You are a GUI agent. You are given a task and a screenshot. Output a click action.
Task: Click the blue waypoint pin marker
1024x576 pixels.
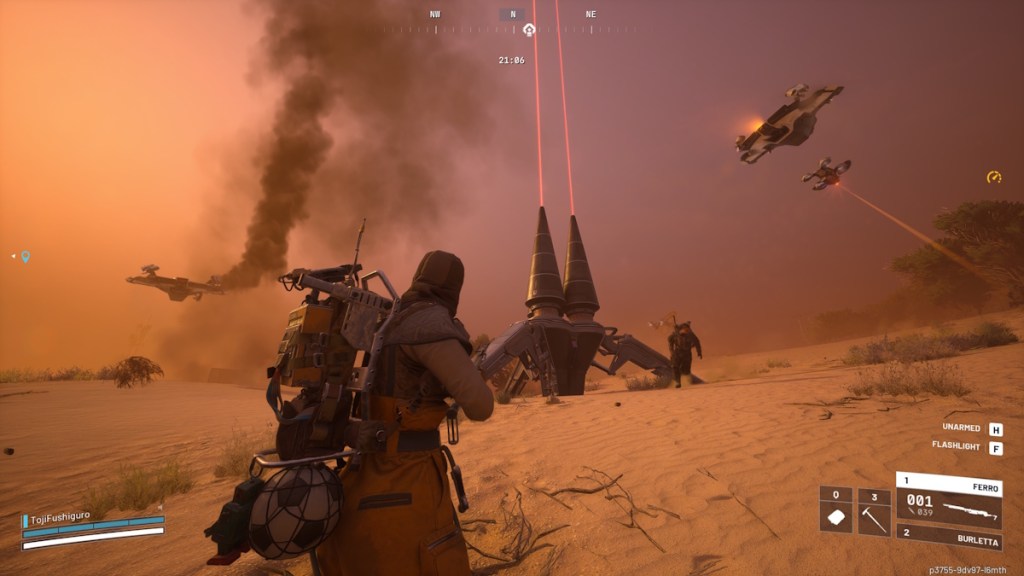click(x=25, y=257)
